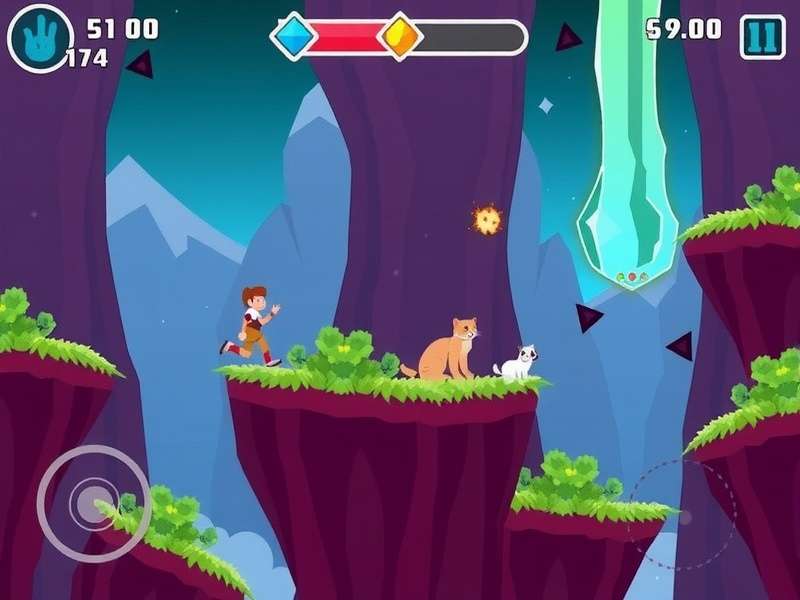This screenshot has height=600, width=800.
Task: Pause the game with the top-right button
Action: pyautogui.click(x=762, y=36)
